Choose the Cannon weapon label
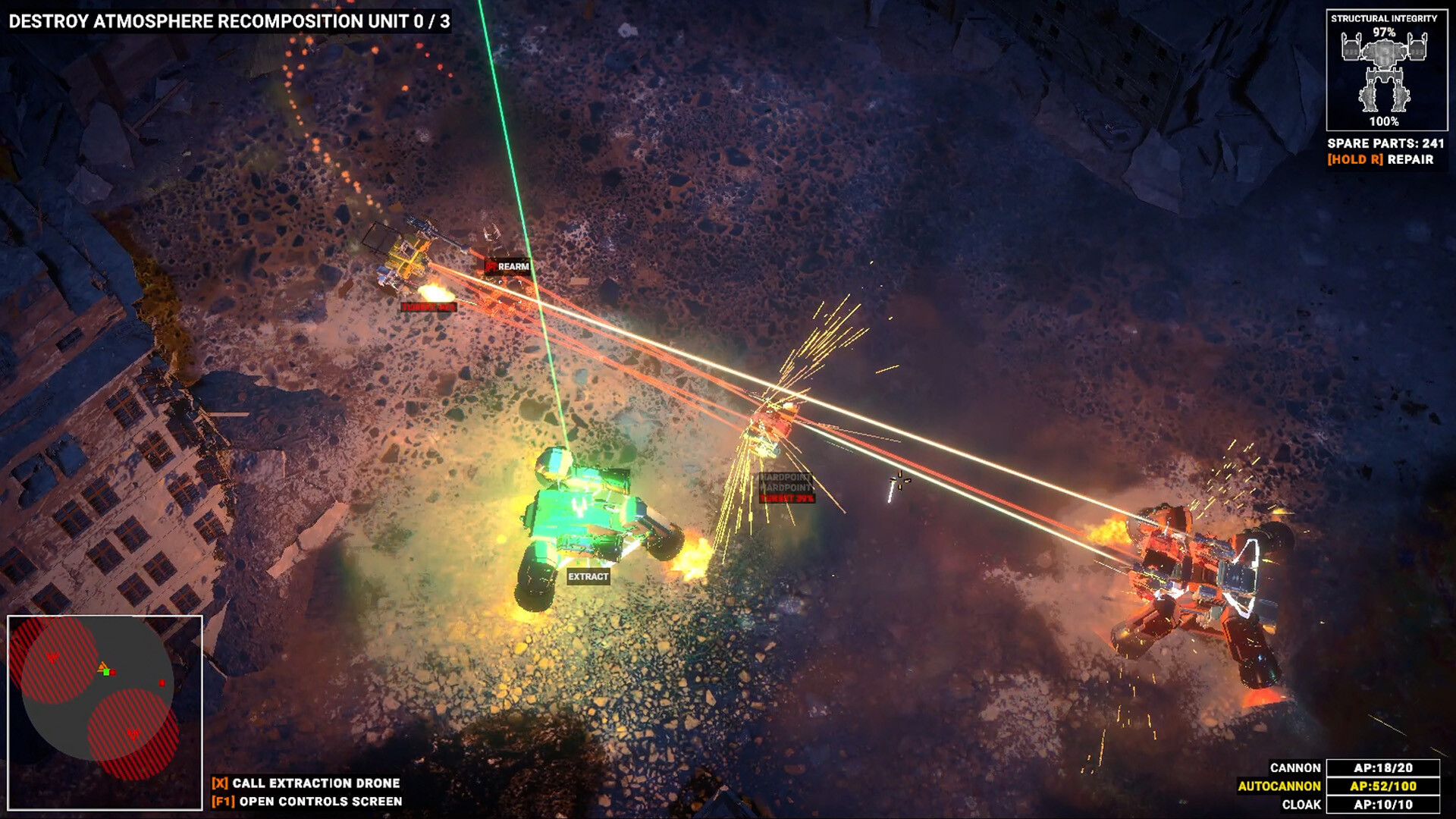 tap(1295, 768)
